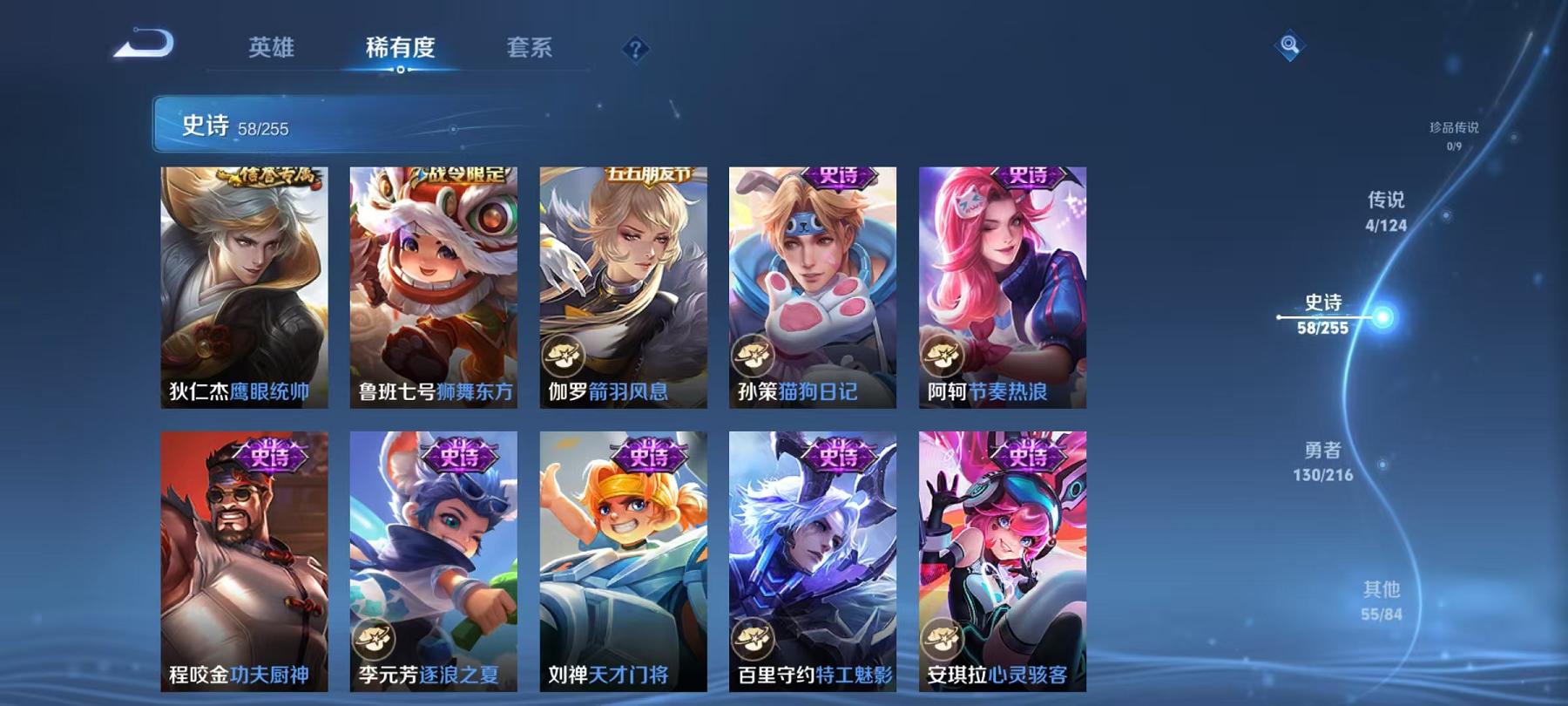Tap the star emblem badge on 伽罗箭羽风息 card
Viewport: 1568px width, 706px height.
[x=566, y=356]
